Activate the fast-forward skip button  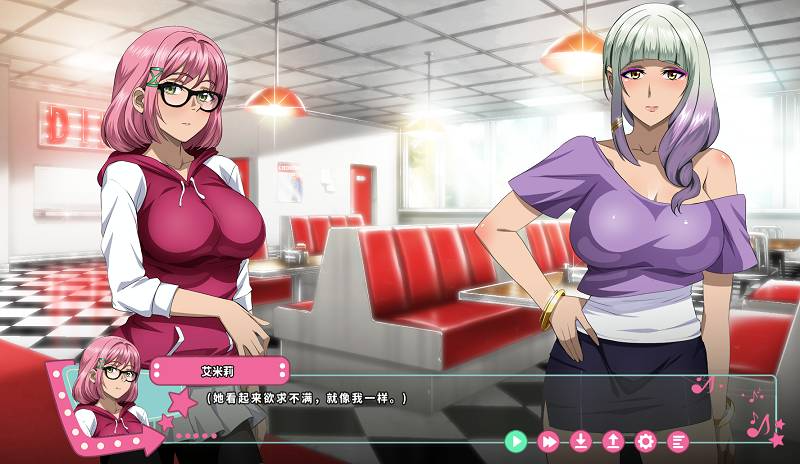click(x=548, y=440)
